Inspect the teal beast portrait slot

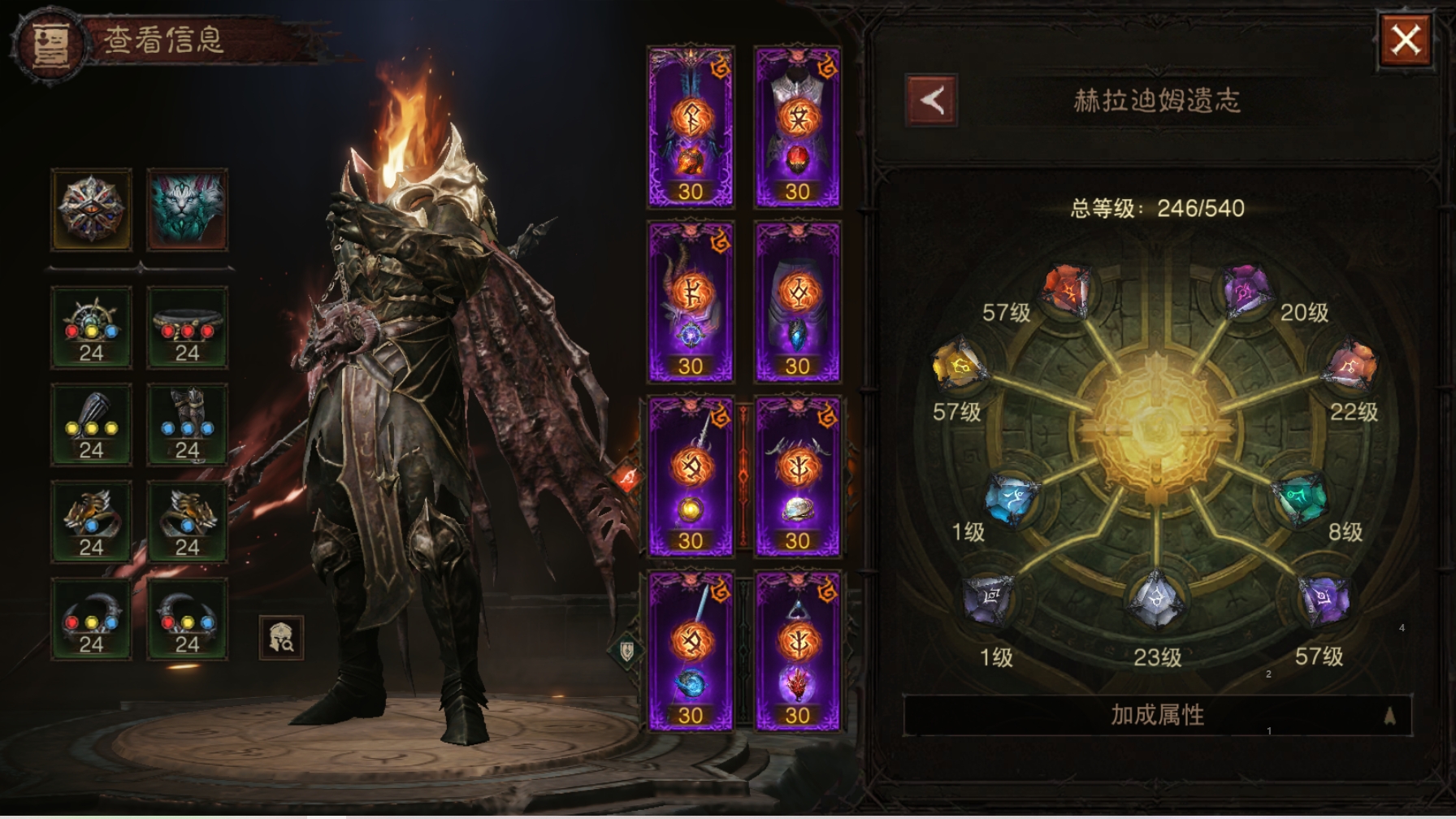187,210
